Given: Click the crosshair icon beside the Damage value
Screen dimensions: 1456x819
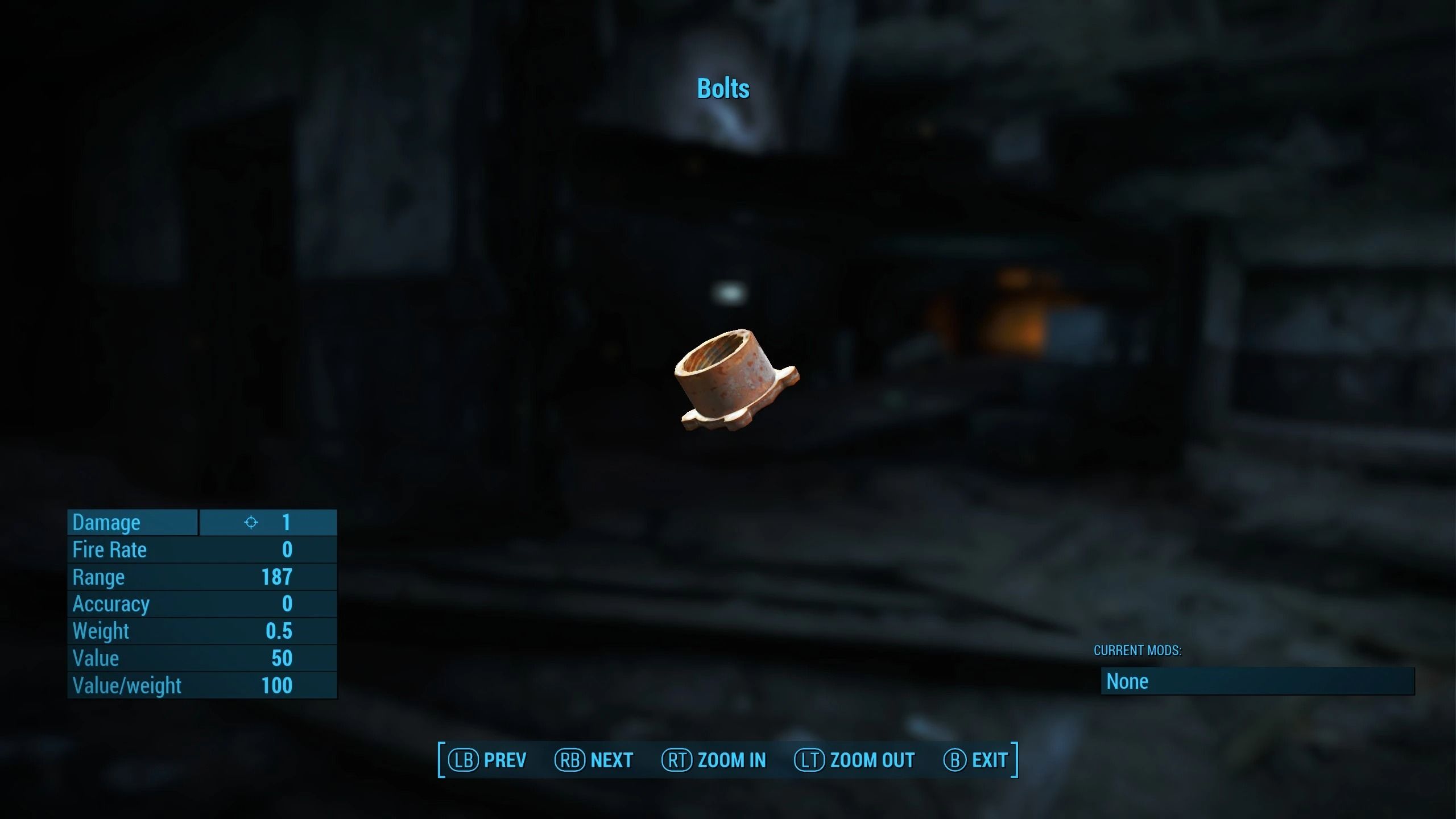Looking at the screenshot, I should tap(252, 522).
